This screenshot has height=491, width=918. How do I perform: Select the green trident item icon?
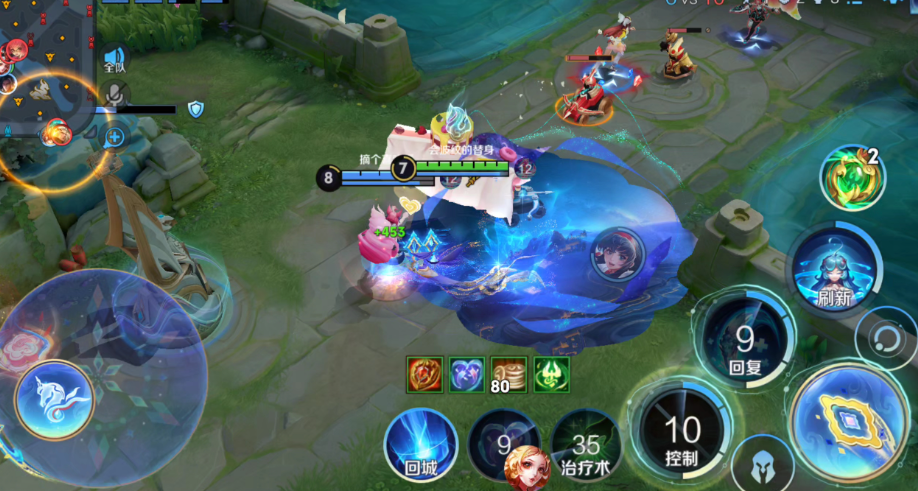click(x=551, y=374)
